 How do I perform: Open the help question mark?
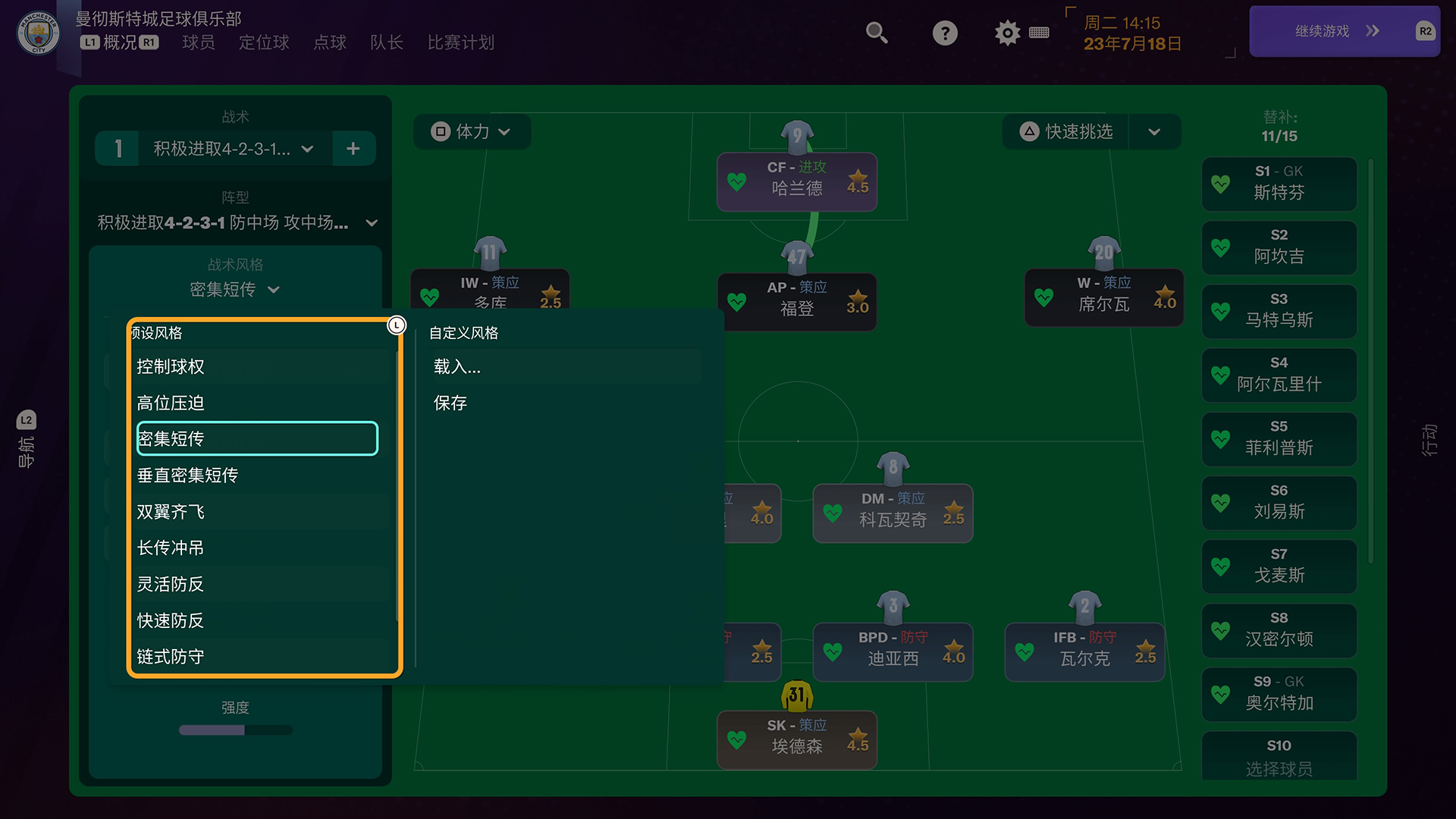(x=944, y=33)
